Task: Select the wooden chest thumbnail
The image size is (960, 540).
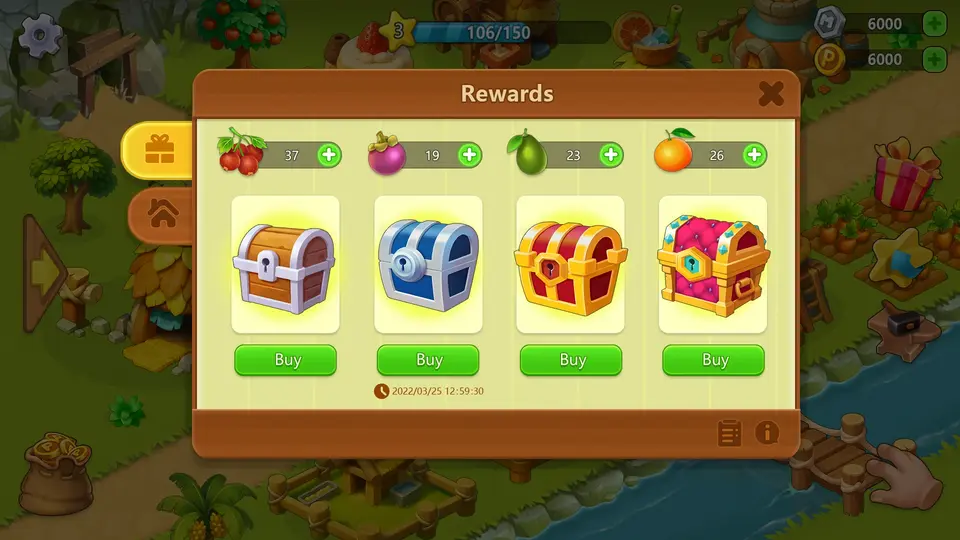Action: click(x=285, y=264)
